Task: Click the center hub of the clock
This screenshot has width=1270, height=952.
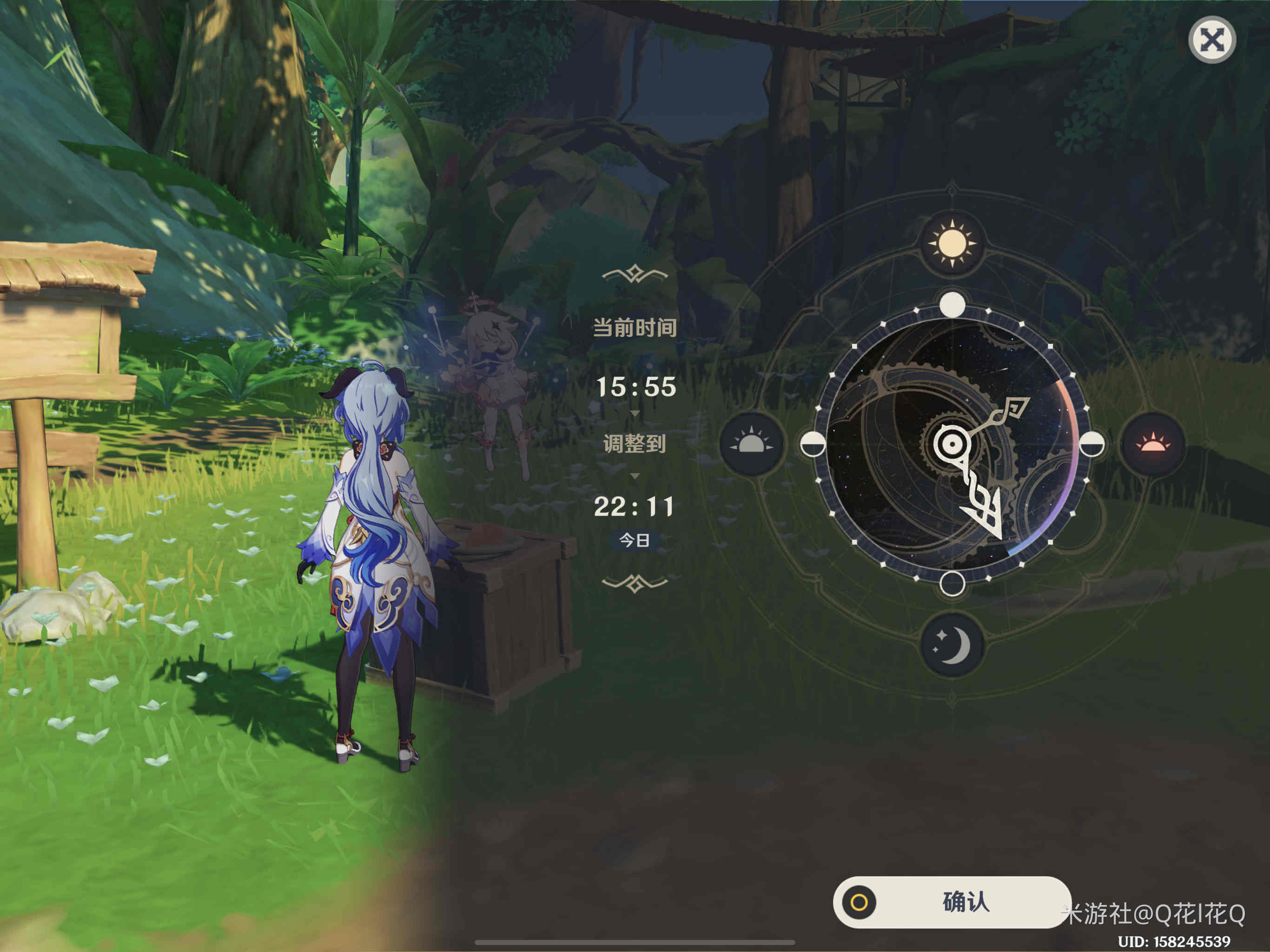Action: pos(952,444)
